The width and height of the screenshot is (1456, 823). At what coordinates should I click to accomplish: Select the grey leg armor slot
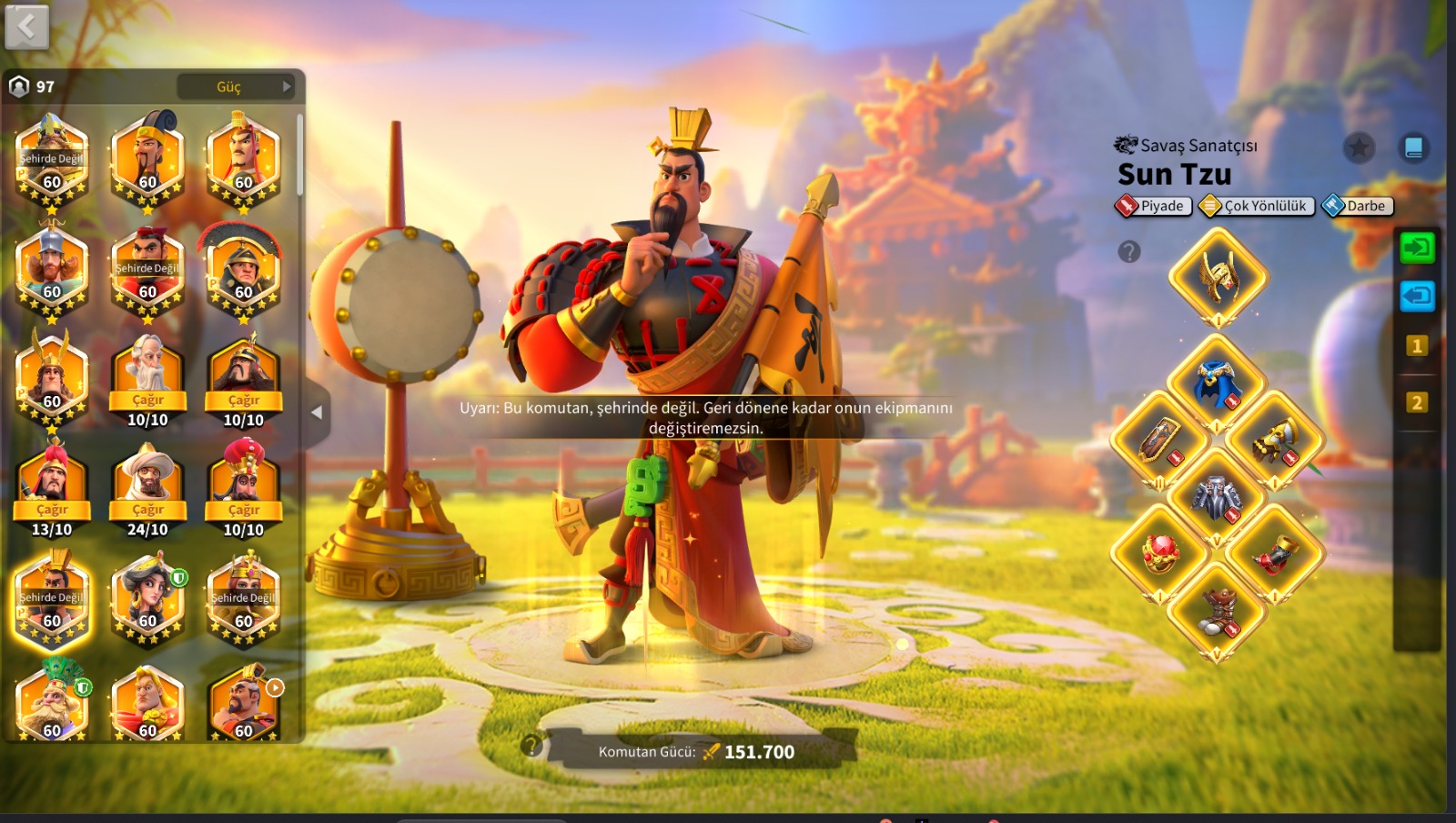click(1218, 497)
